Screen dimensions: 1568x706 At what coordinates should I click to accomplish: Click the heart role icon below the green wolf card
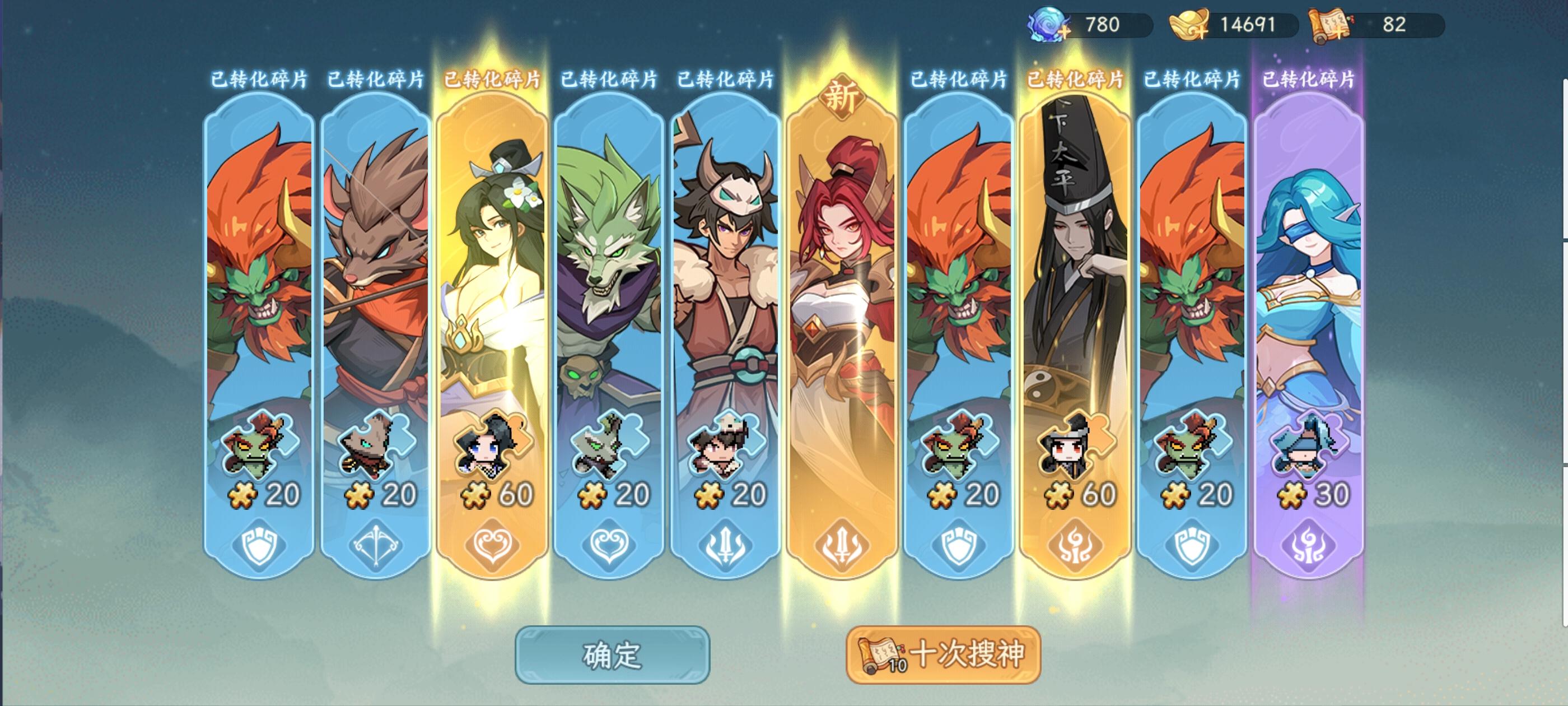[x=611, y=546]
